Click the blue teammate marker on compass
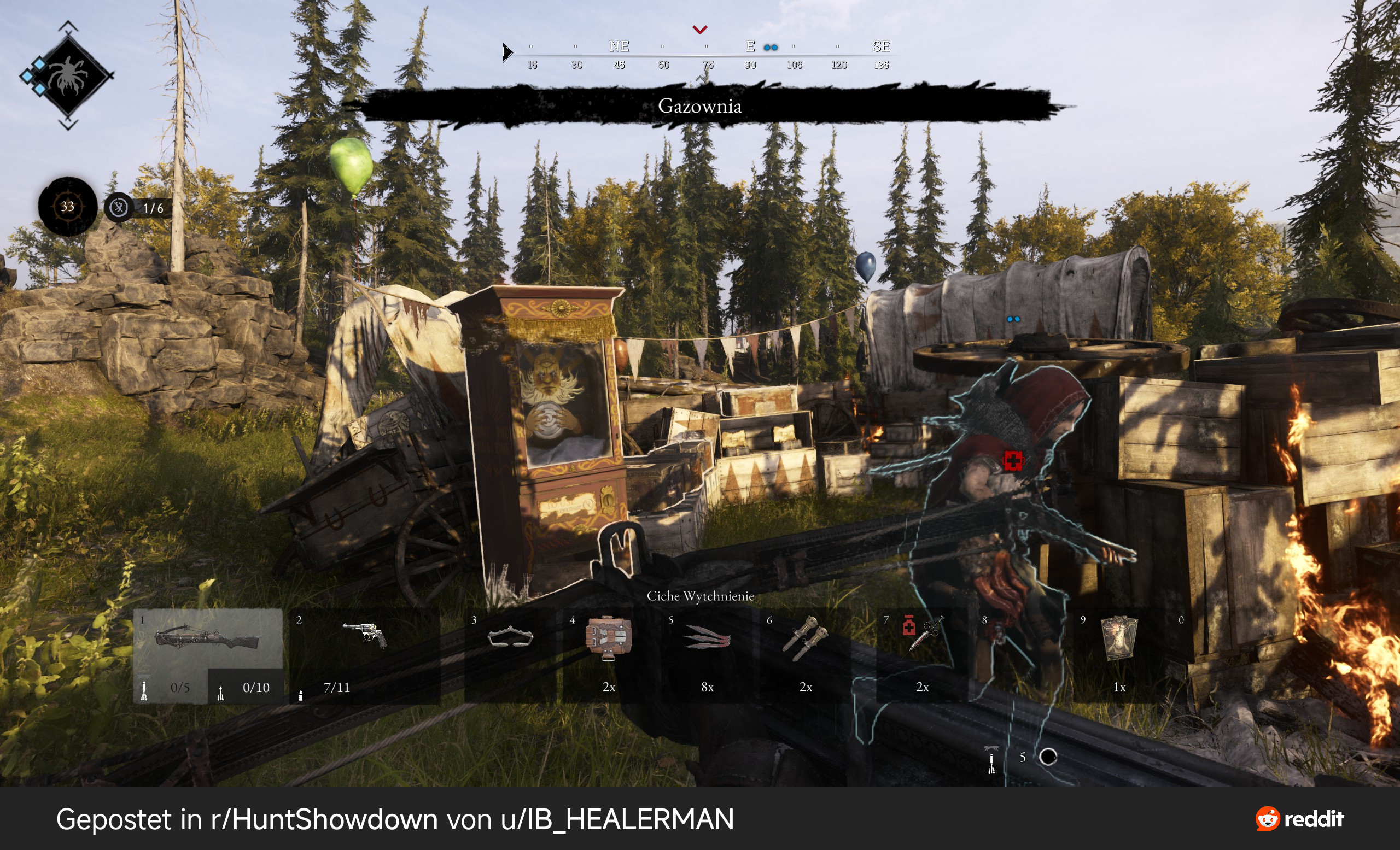The width and height of the screenshot is (1400, 850). tap(771, 48)
